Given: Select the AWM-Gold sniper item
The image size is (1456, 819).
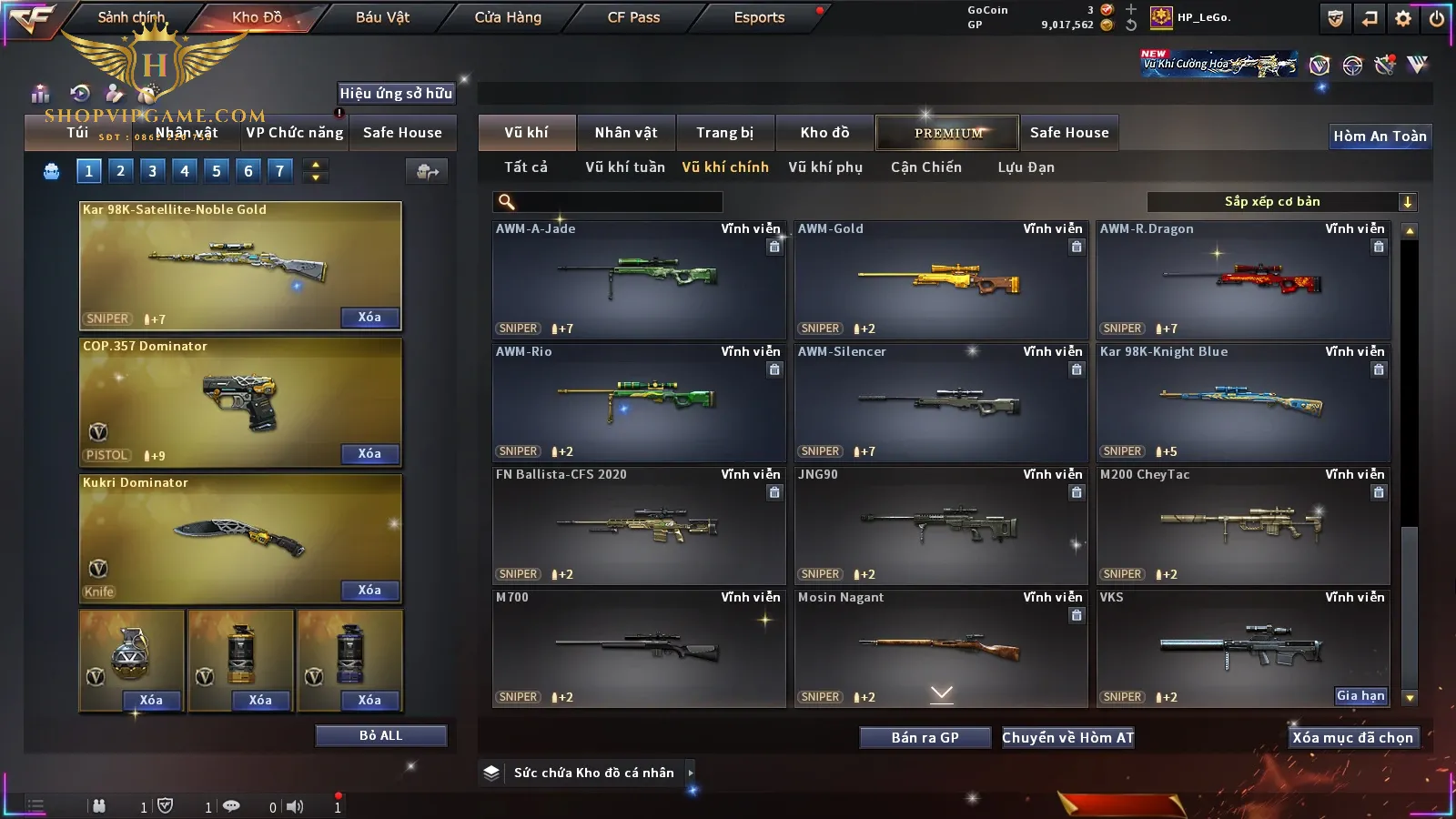Looking at the screenshot, I should pyautogui.click(x=940, y=280).
